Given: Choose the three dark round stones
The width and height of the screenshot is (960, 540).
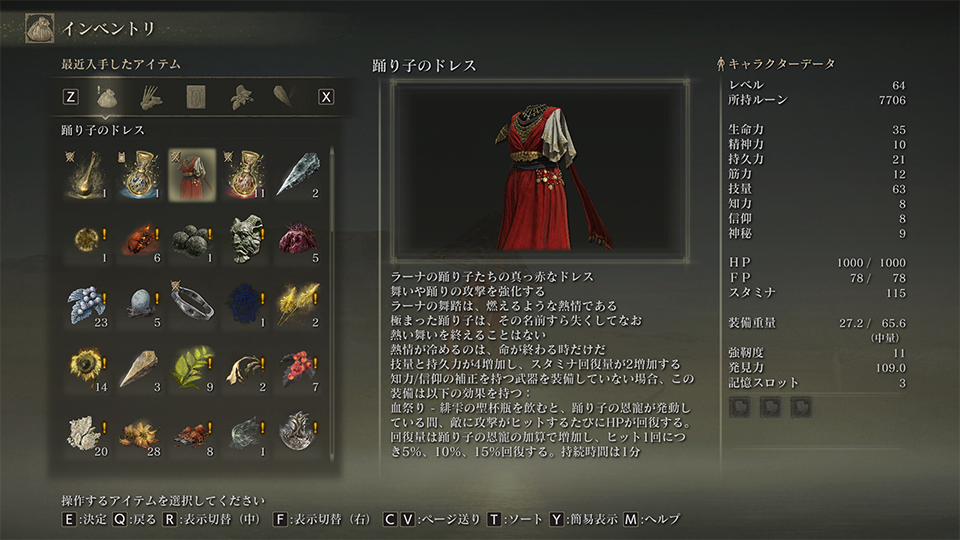Looking at the screenshot, I should (x=192, y=239).
